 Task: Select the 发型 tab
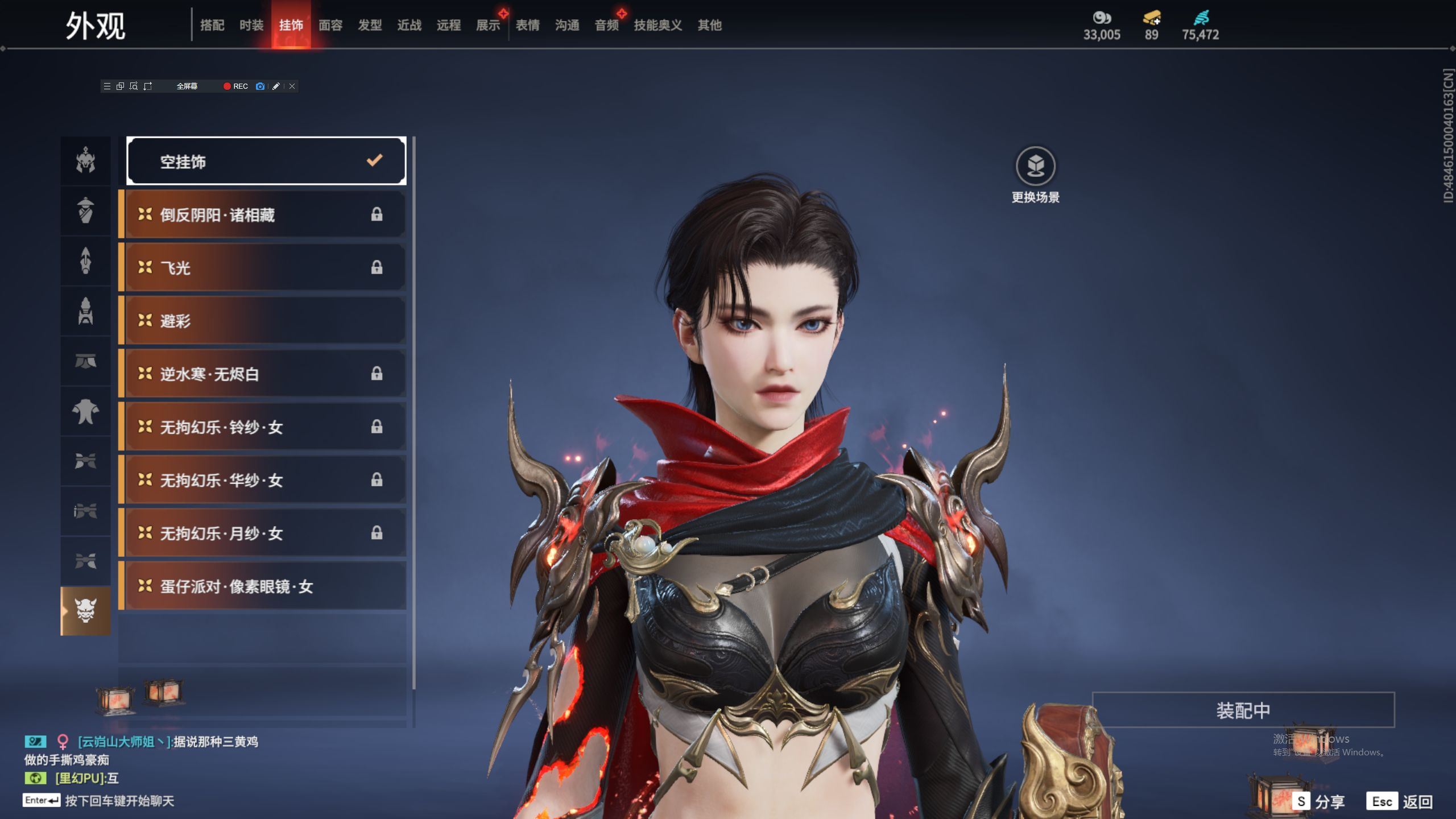pos(370,25)
